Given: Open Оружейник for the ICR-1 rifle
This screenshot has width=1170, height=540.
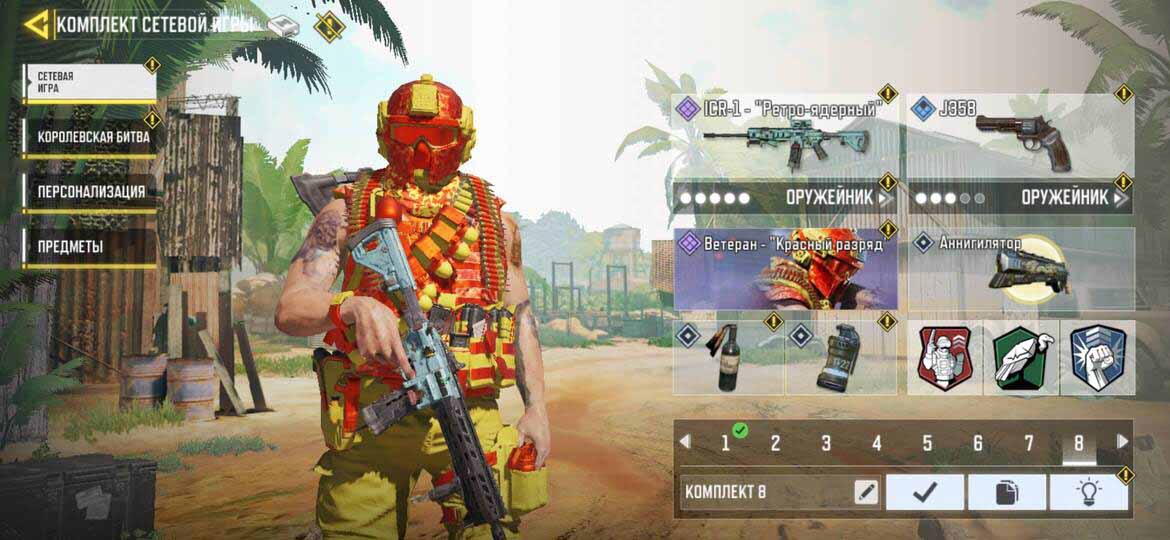Looking at the screenshot, I should point(786,198).
